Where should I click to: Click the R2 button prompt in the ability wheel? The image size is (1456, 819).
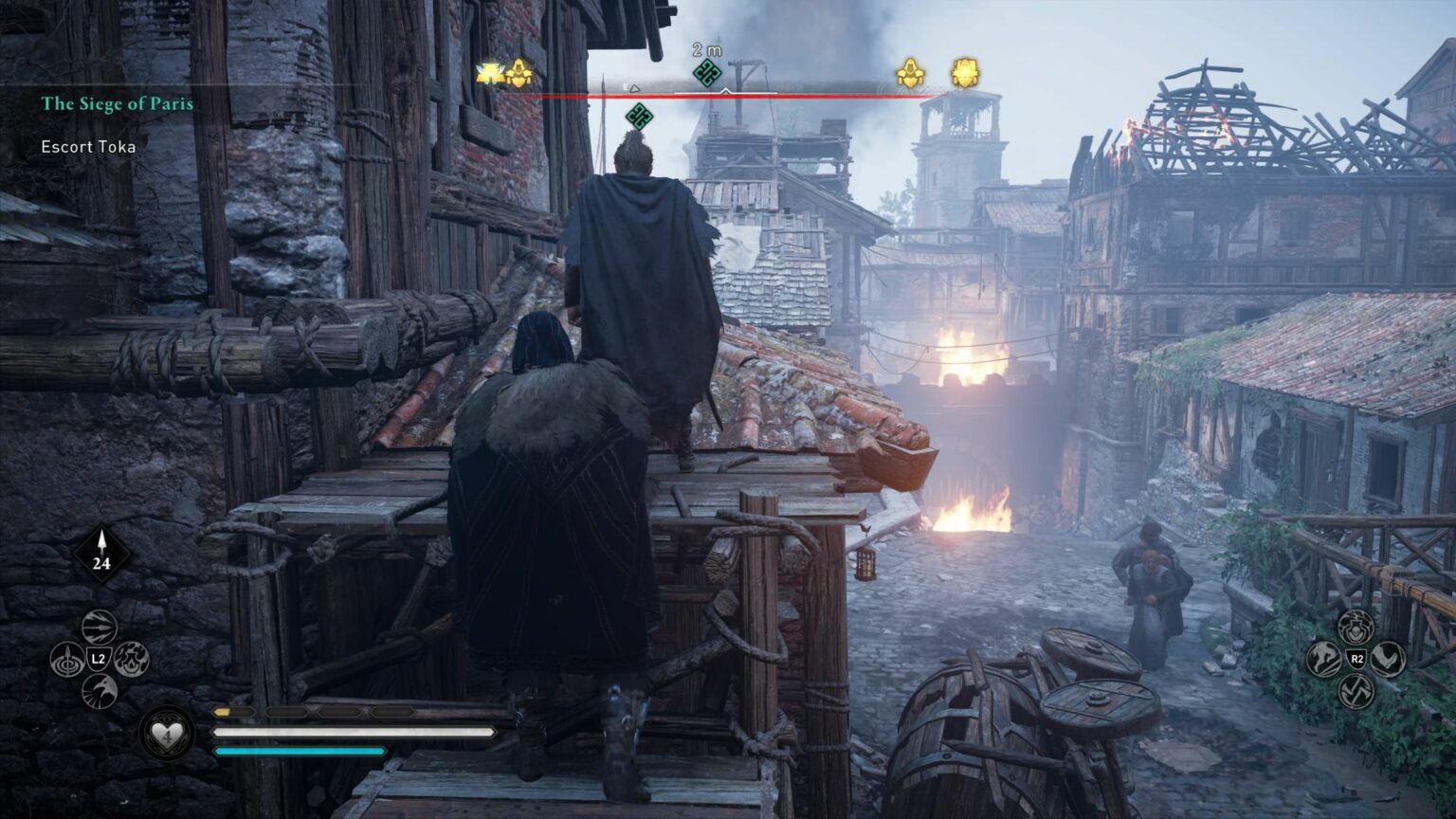pos(1357,658)
